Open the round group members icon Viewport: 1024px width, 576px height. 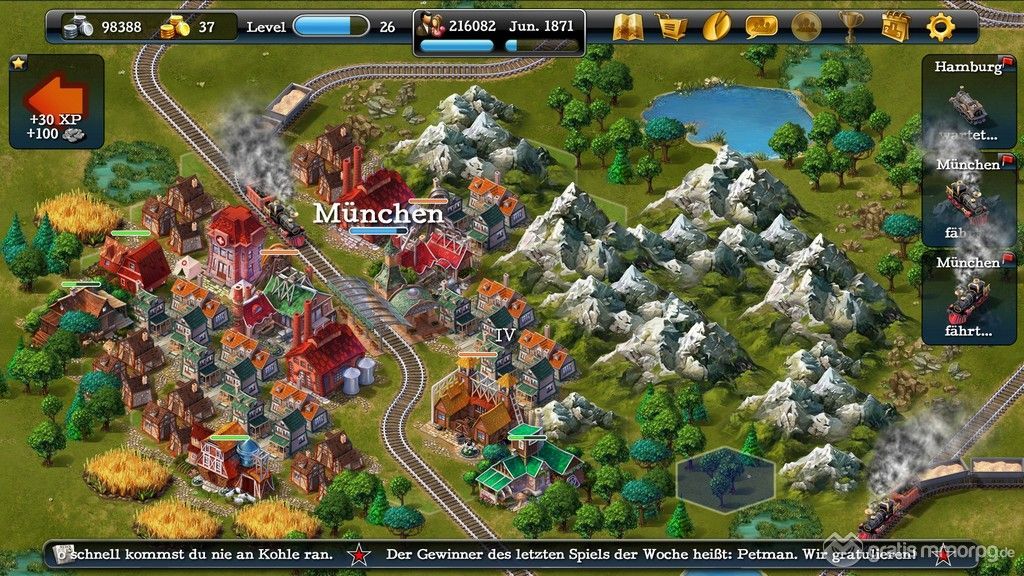tap(806, 26)
